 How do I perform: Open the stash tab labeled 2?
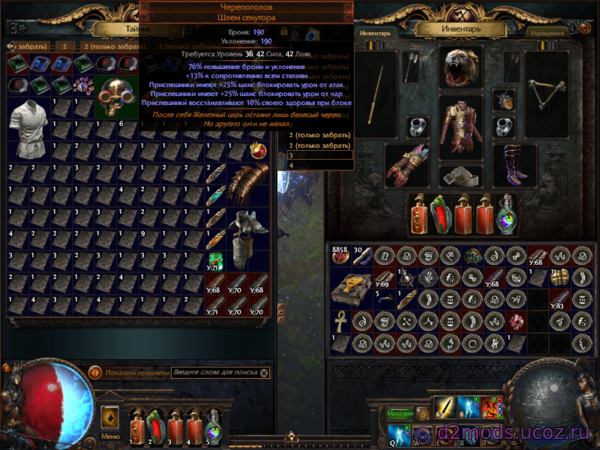click(62, 46)
